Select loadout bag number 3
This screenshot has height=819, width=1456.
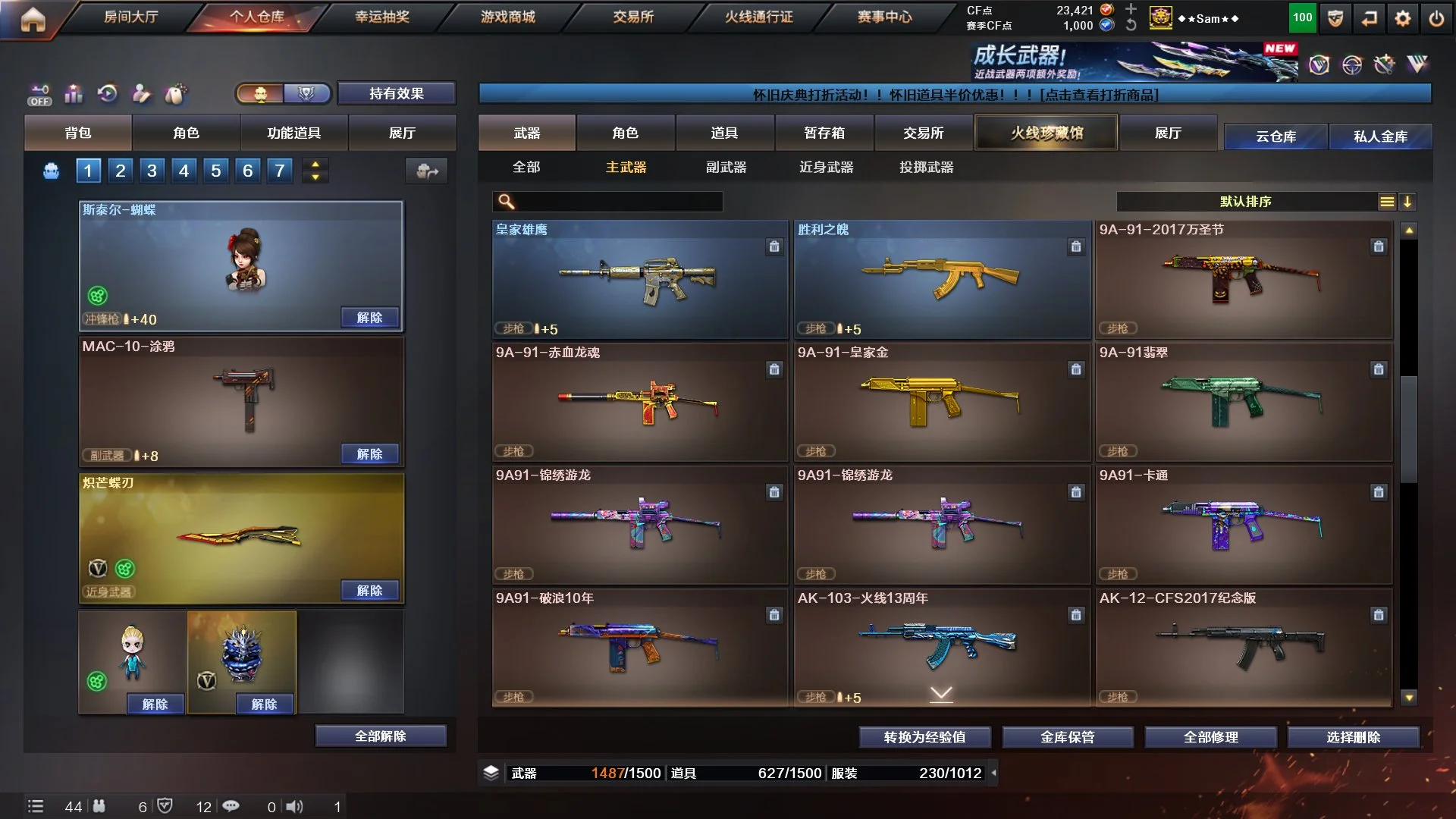pyautogui.click(x=152, y=171)
